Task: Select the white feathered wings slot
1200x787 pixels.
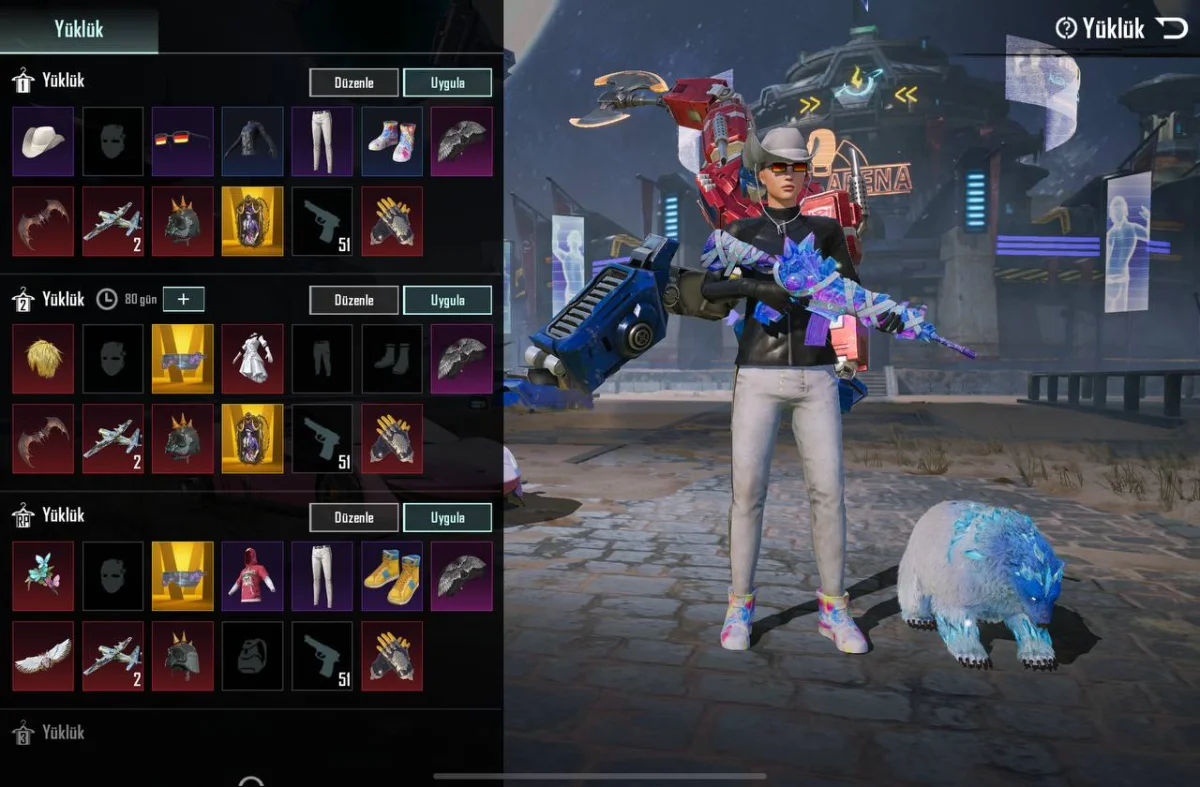Action: 43,656
